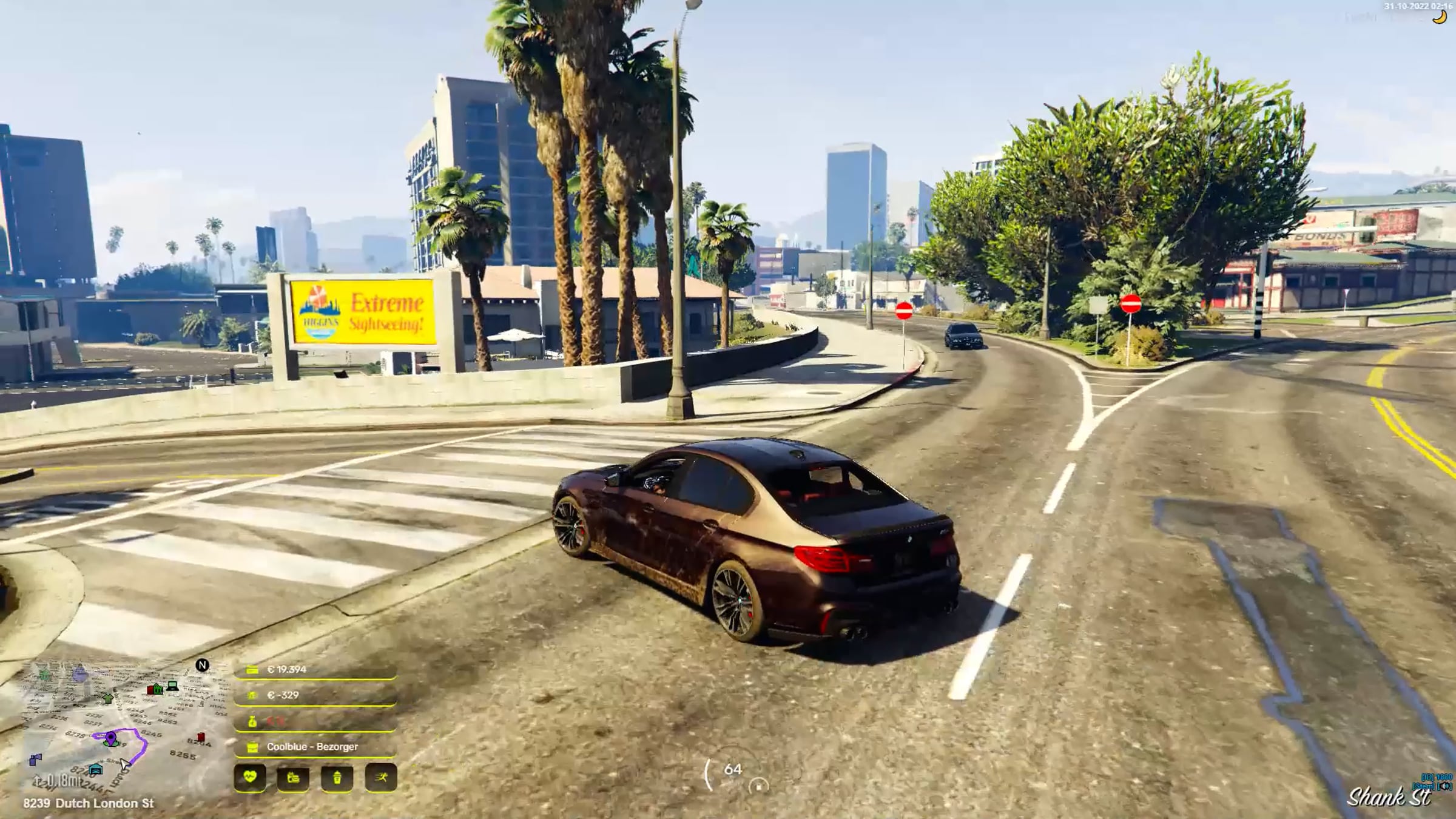
Task: Click the laptop marker on the minimap
Action: click(173, 686)
